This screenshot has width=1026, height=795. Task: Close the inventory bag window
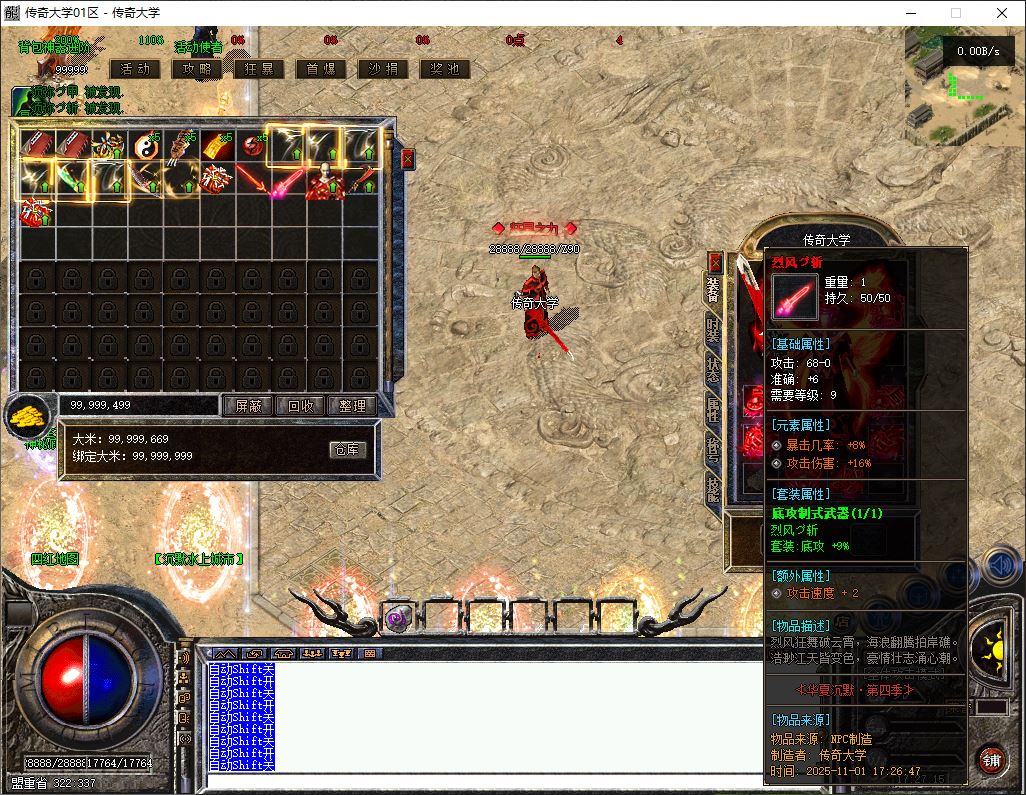click(407, 158)
